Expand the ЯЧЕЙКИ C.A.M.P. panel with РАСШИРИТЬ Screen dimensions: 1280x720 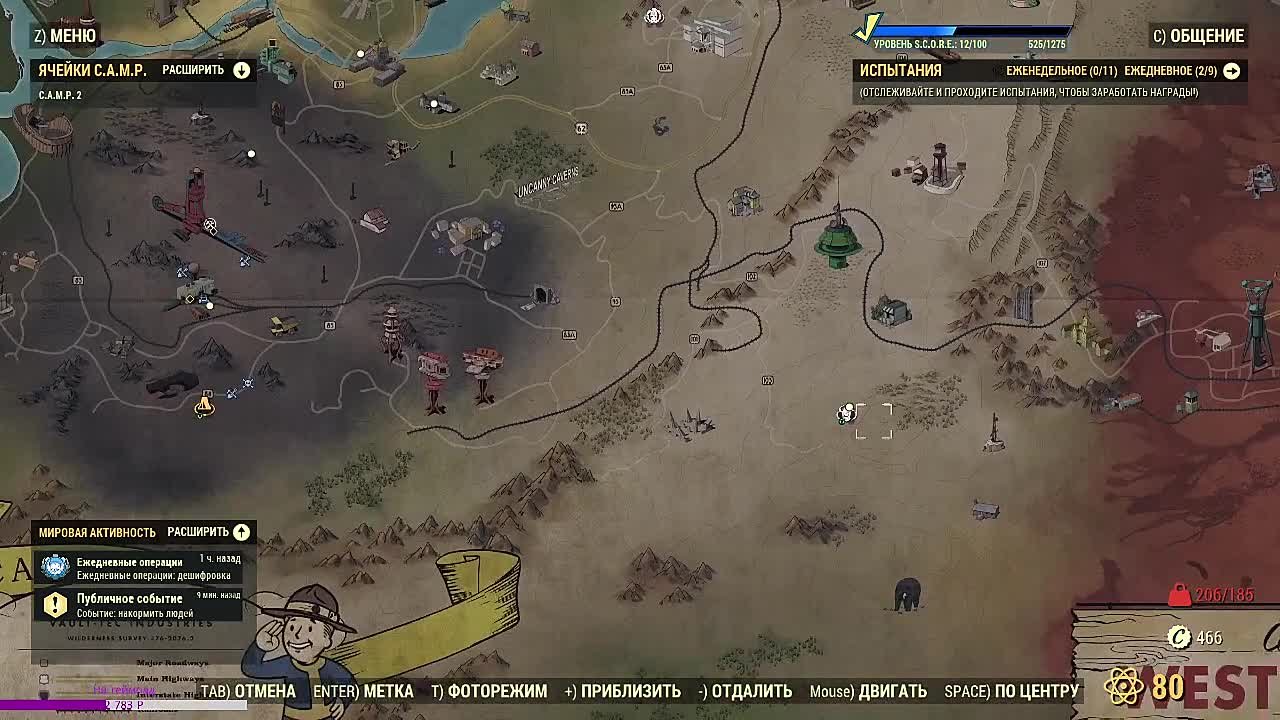(240, 71)
